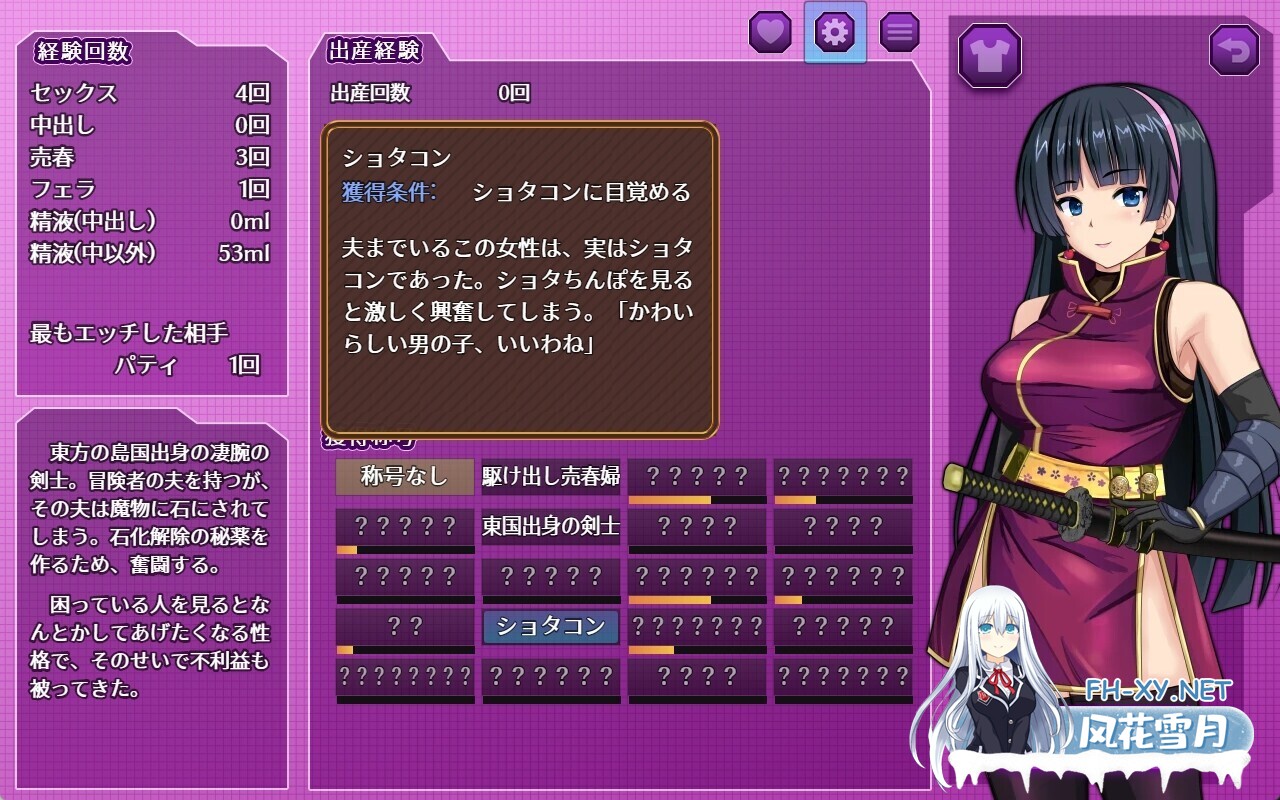This screenshot has height=800, width=1280.
Task: Reveal the top-right ??????? hidden title
Action: coord(842,477)
